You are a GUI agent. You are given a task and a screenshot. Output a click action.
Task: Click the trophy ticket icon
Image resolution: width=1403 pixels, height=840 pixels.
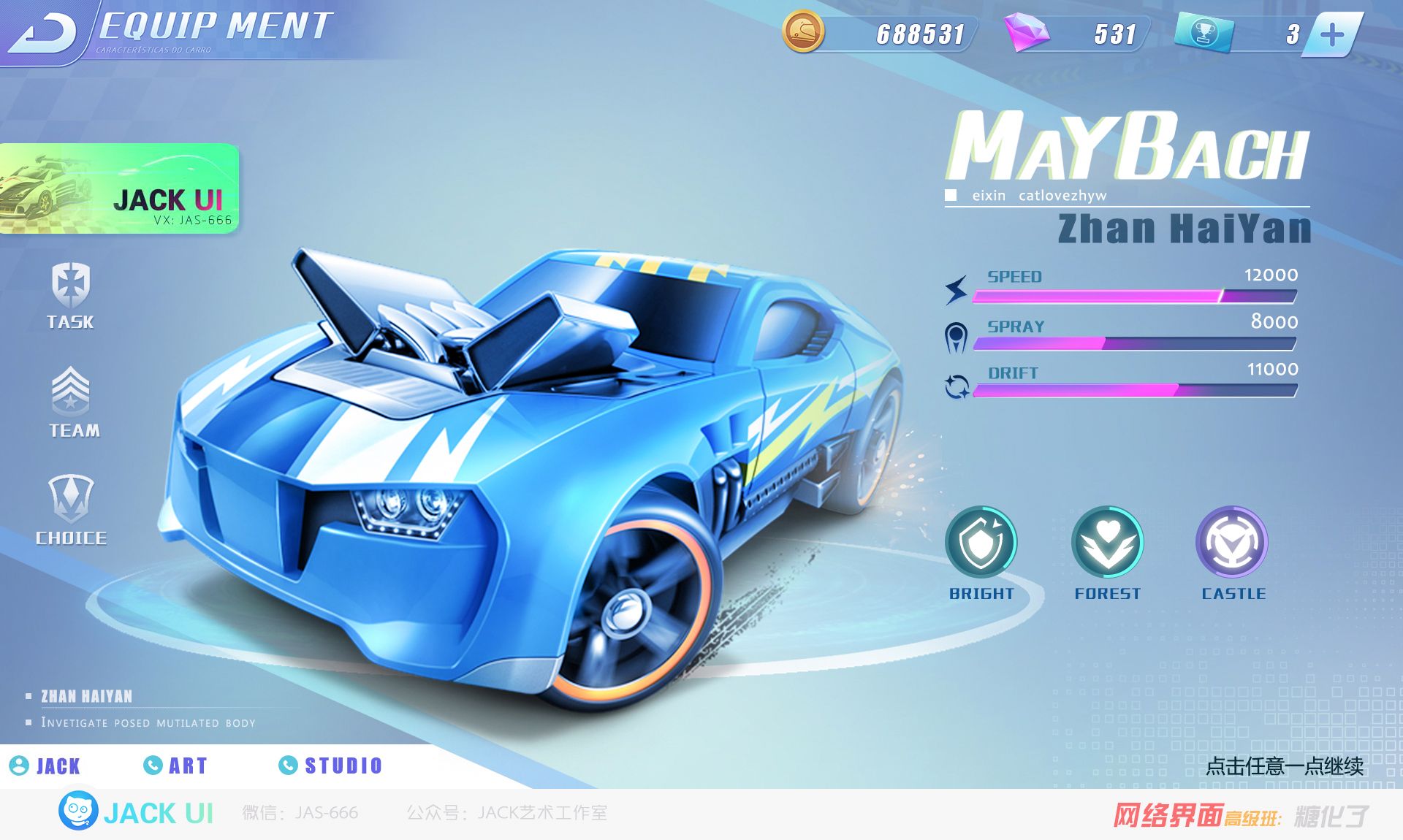tap(1204, 33)
